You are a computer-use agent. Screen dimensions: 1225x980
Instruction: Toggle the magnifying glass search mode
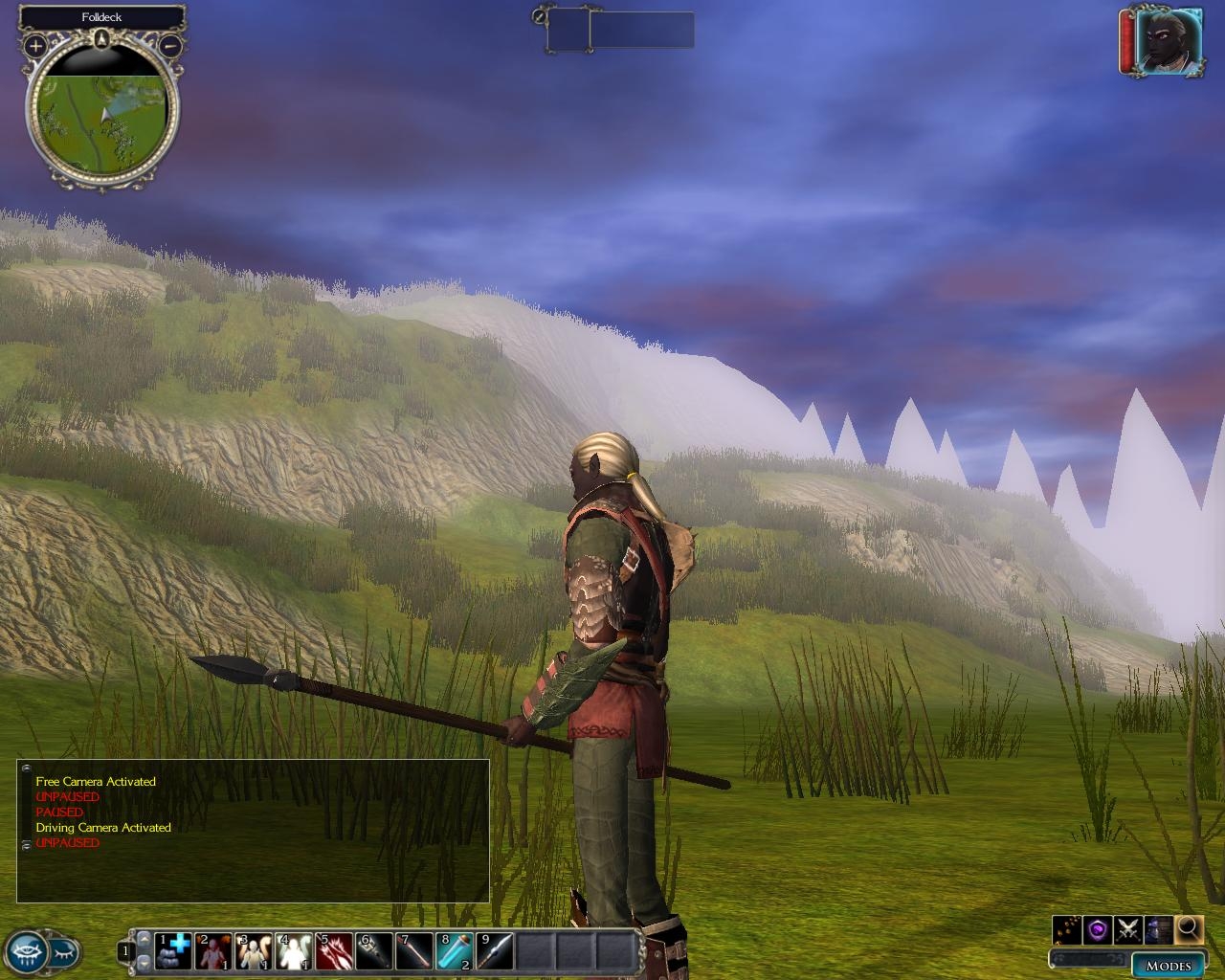(1189, 927)
